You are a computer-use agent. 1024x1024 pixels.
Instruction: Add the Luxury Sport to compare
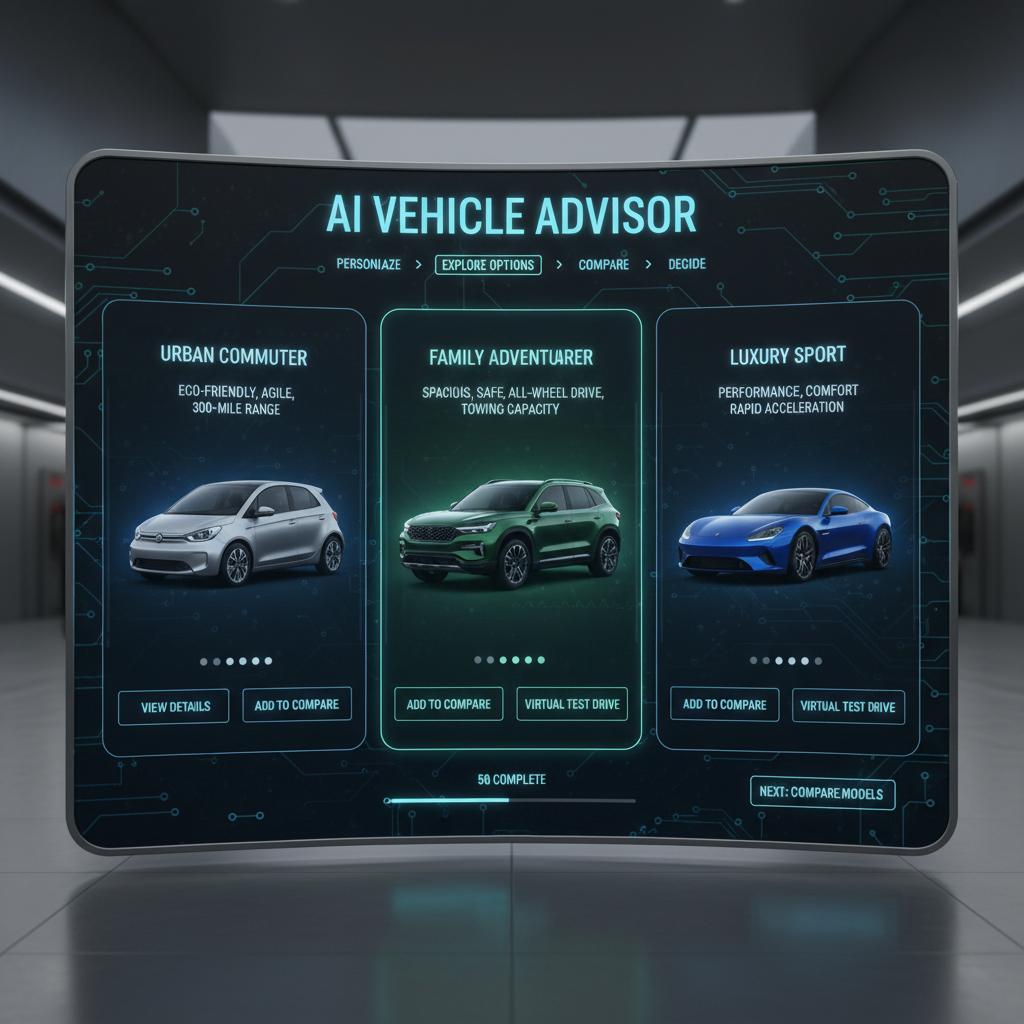[x=725, y=705]
